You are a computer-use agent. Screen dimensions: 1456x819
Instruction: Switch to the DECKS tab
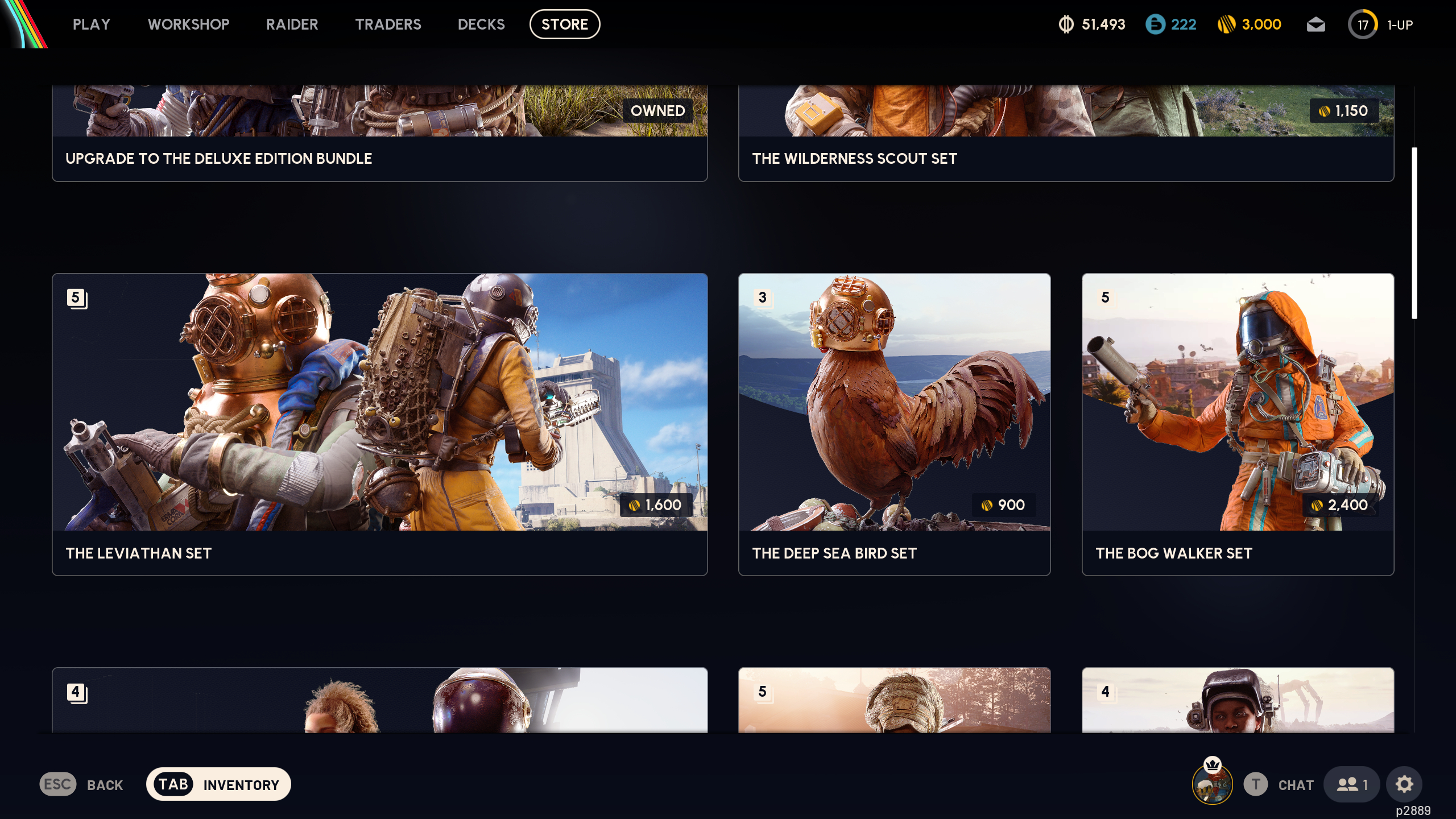tap(481, 24)
